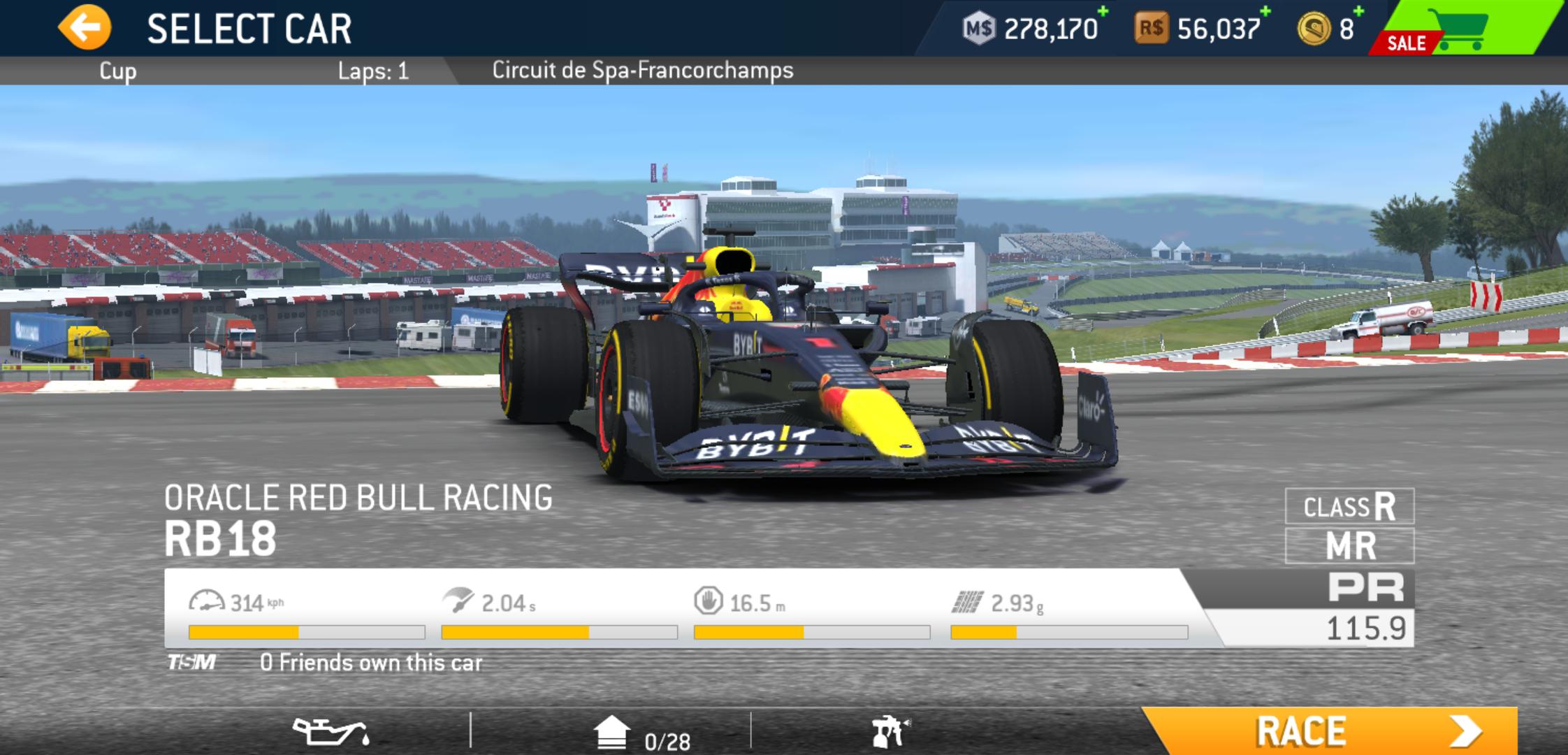The height and width of the screenshot is (755, 1568).
Task: Add more R$ cash
Action: (x=1202, y=28)
